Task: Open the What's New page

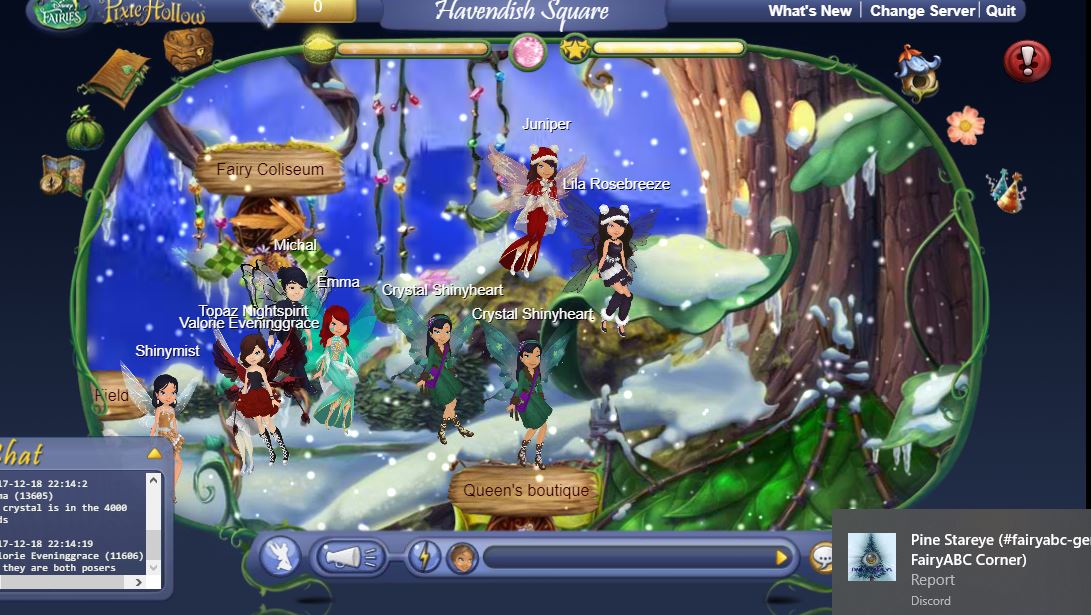Action: pos(810,11)
